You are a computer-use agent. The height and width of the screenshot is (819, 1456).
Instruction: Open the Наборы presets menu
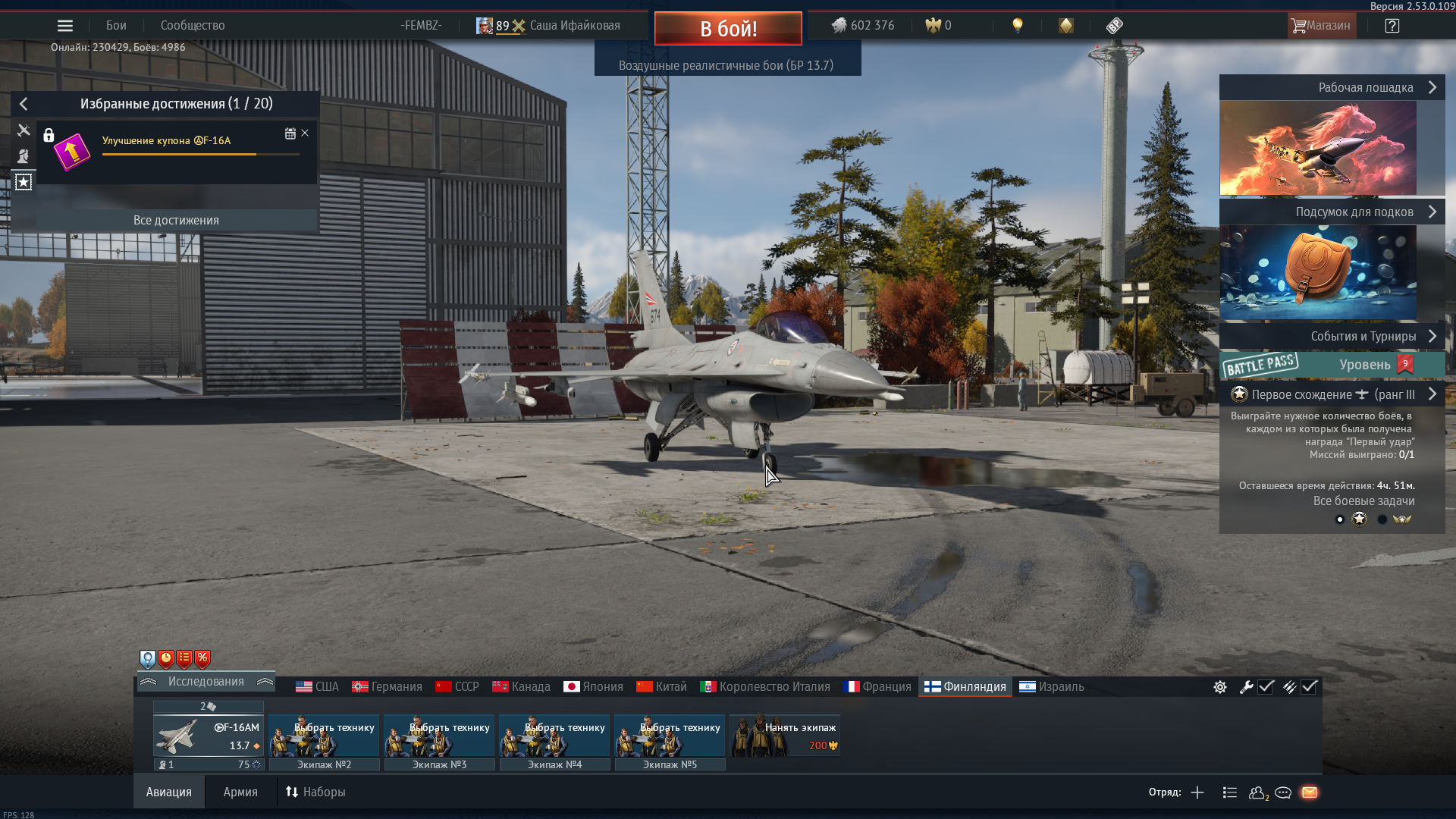click(315, 792)
